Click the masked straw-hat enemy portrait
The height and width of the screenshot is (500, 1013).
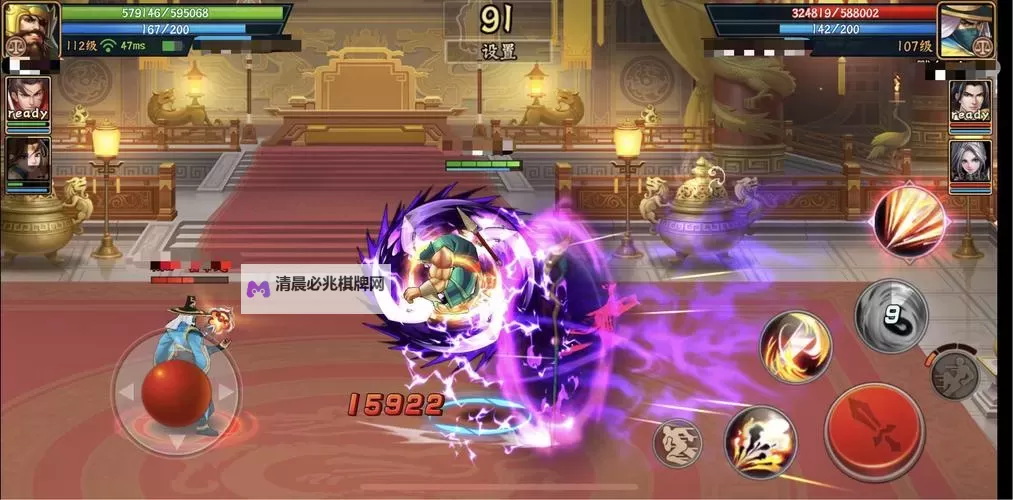click(968, 28)
